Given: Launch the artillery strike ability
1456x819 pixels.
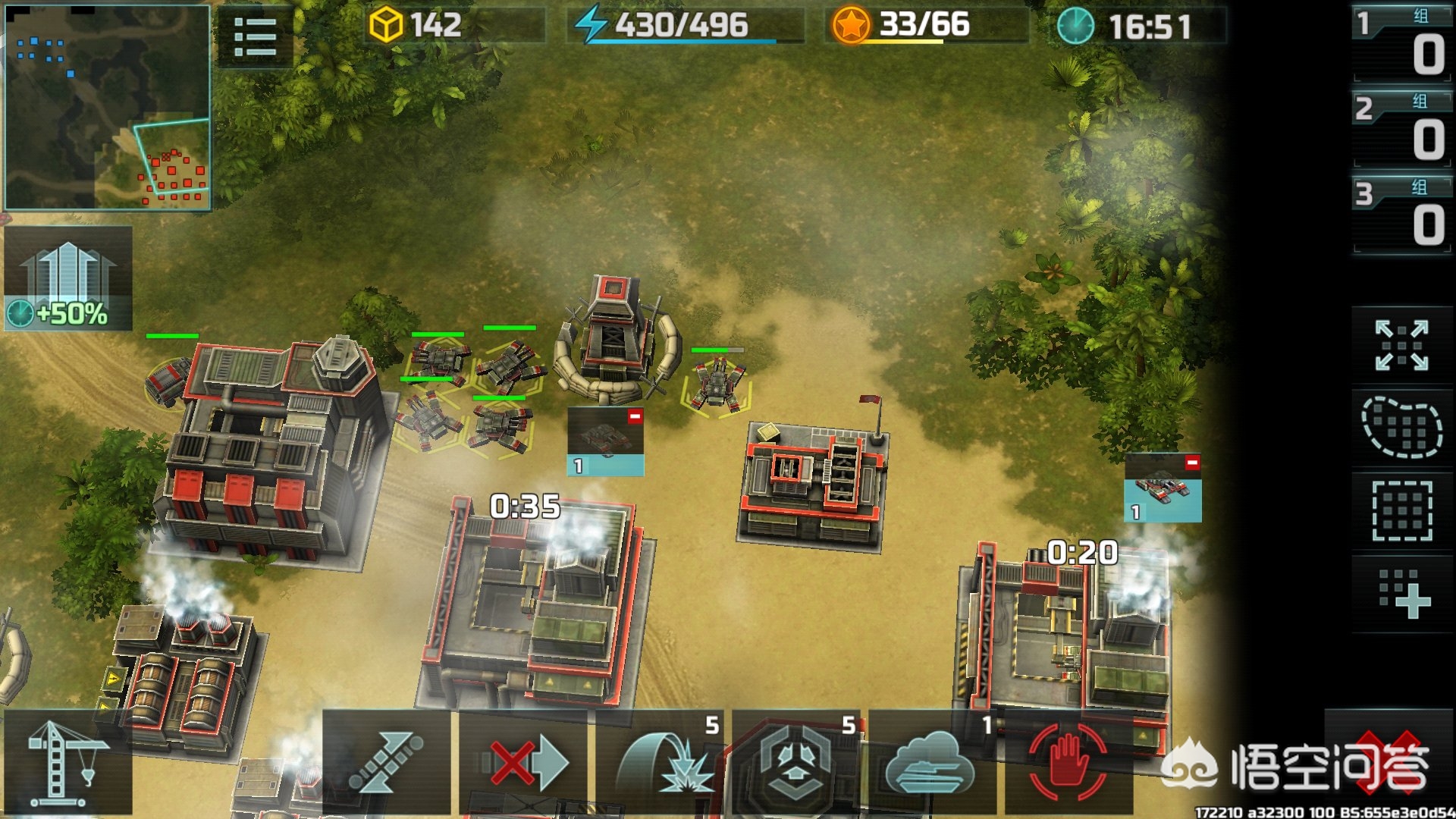Looking at the screenshot, I should (x=661, y=762).
